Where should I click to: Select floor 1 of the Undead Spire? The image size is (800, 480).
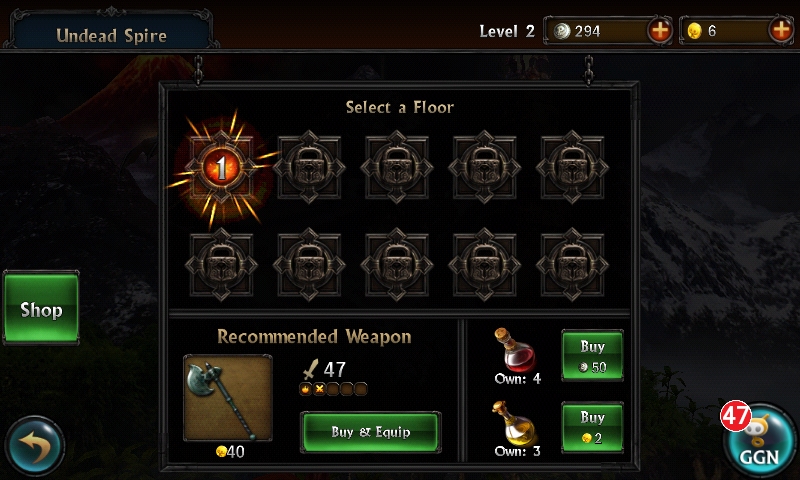[x=222, y=168]
